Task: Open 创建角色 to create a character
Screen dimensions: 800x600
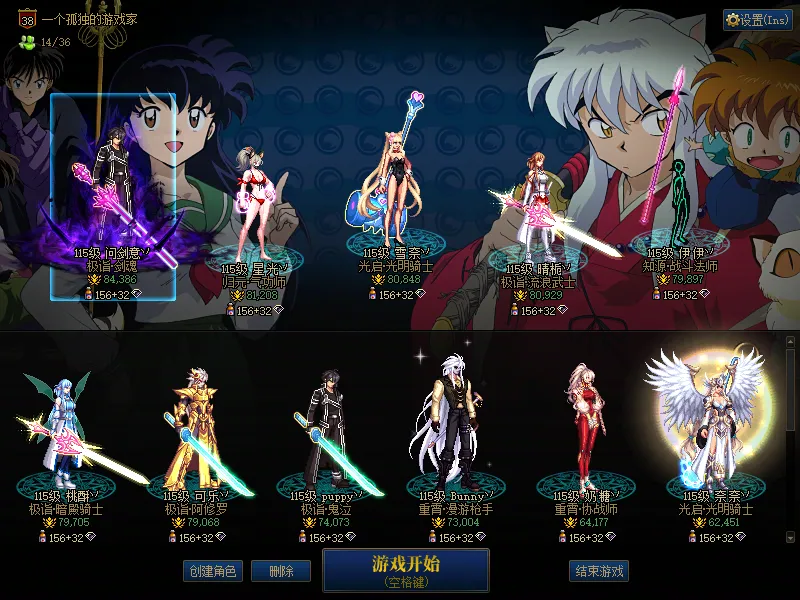Action: (x=211, y=571)
